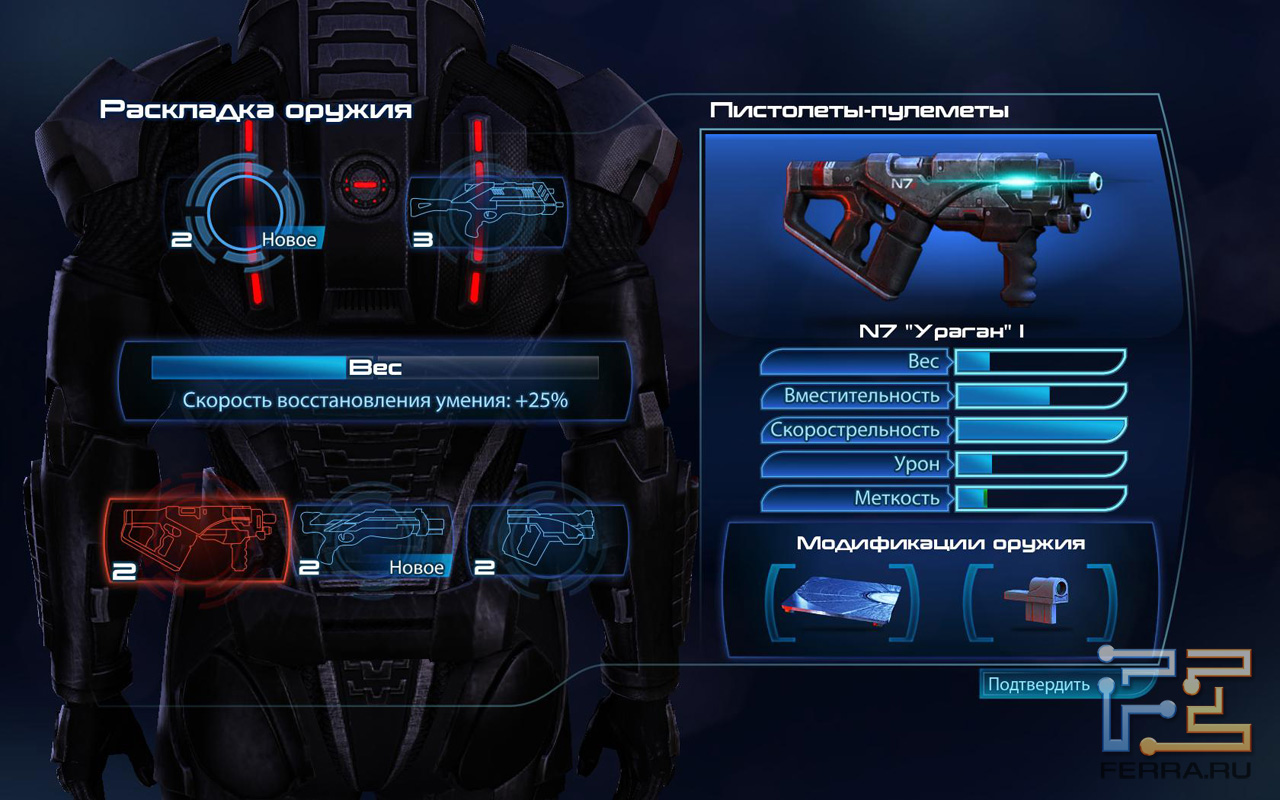Select the highlighted red submachine gun slot
Screen dimensions: 1280x800
tap(197, 540)
